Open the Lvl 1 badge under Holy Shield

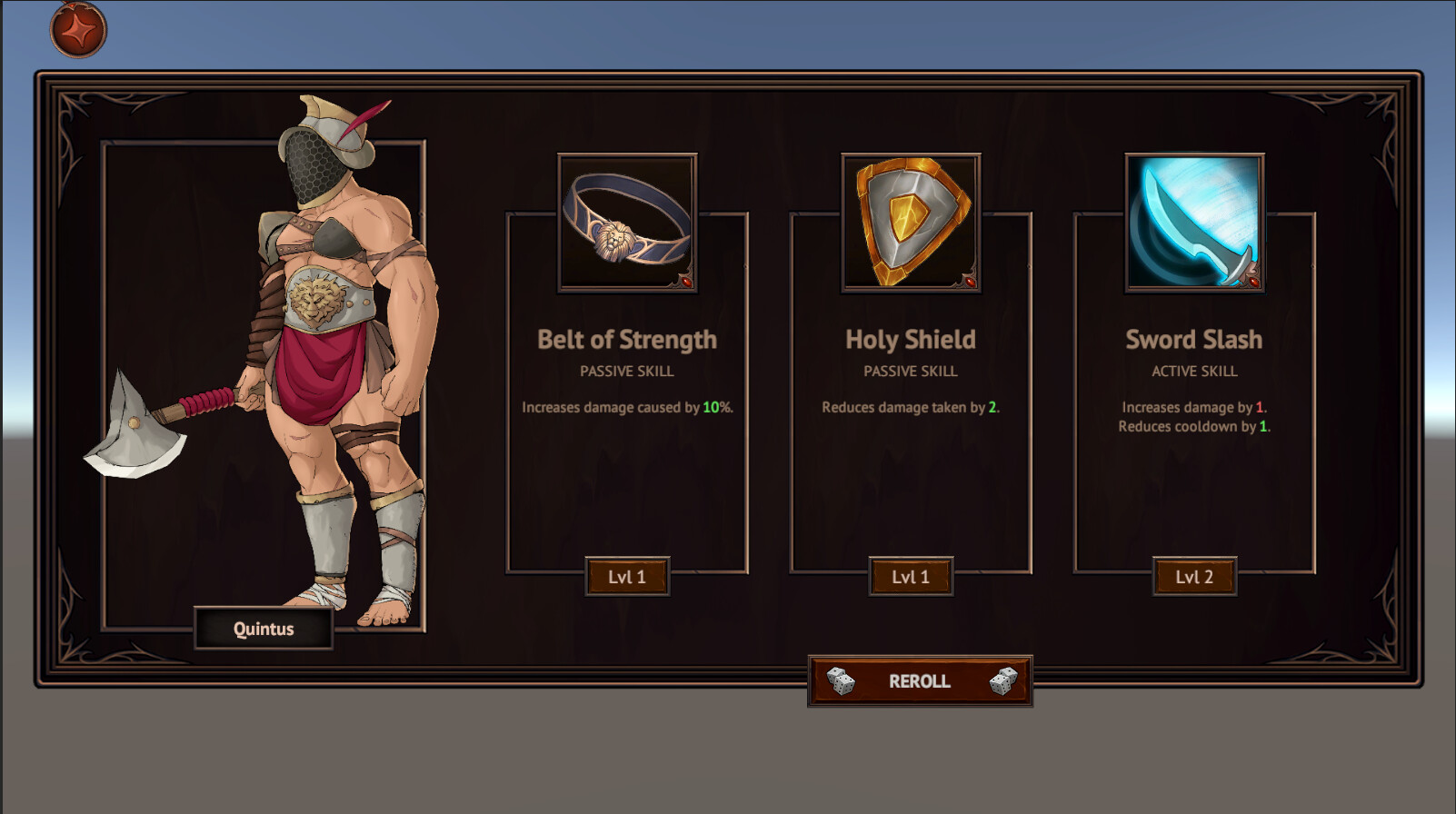912,576
